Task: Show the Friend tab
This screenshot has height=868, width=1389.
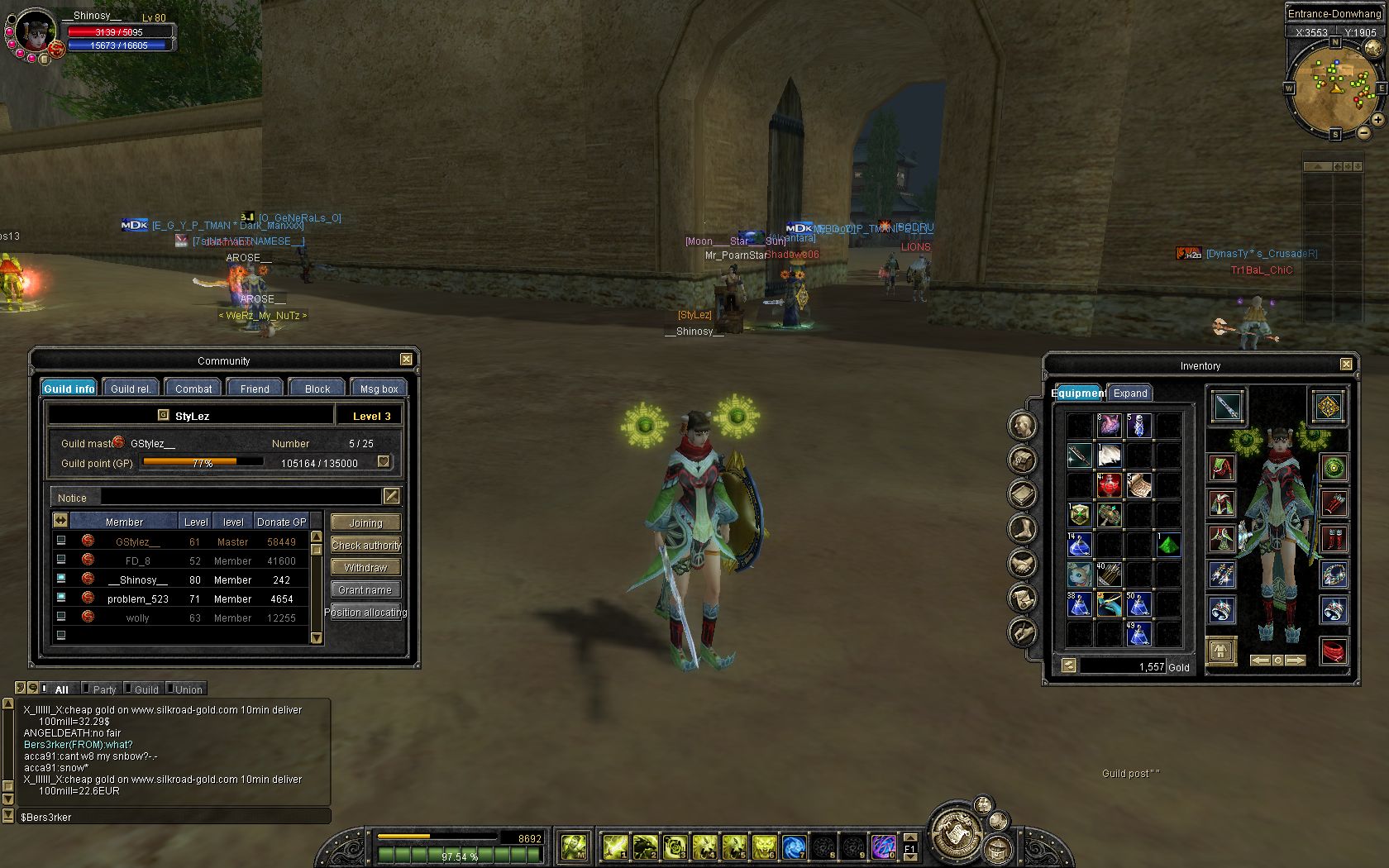Action: pos(255,389)
